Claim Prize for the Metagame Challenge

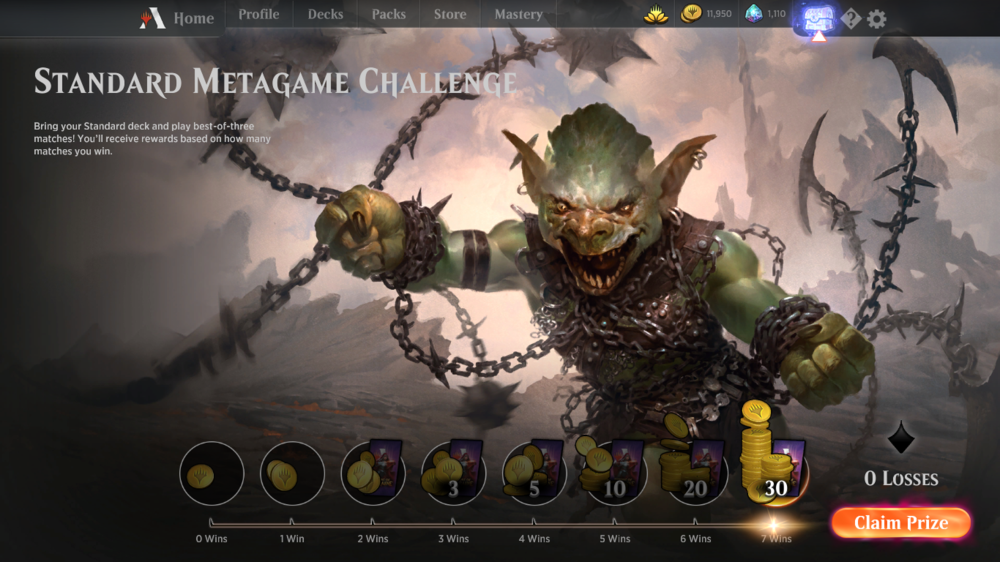click(900, 523)
